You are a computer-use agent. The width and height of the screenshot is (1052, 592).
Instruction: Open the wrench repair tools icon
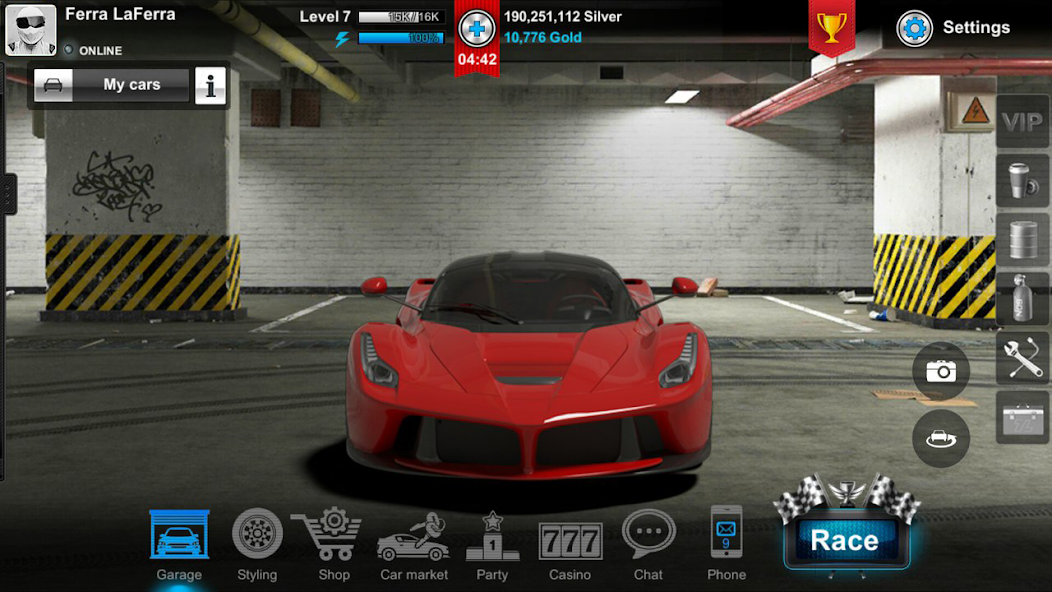[1022, 357]
